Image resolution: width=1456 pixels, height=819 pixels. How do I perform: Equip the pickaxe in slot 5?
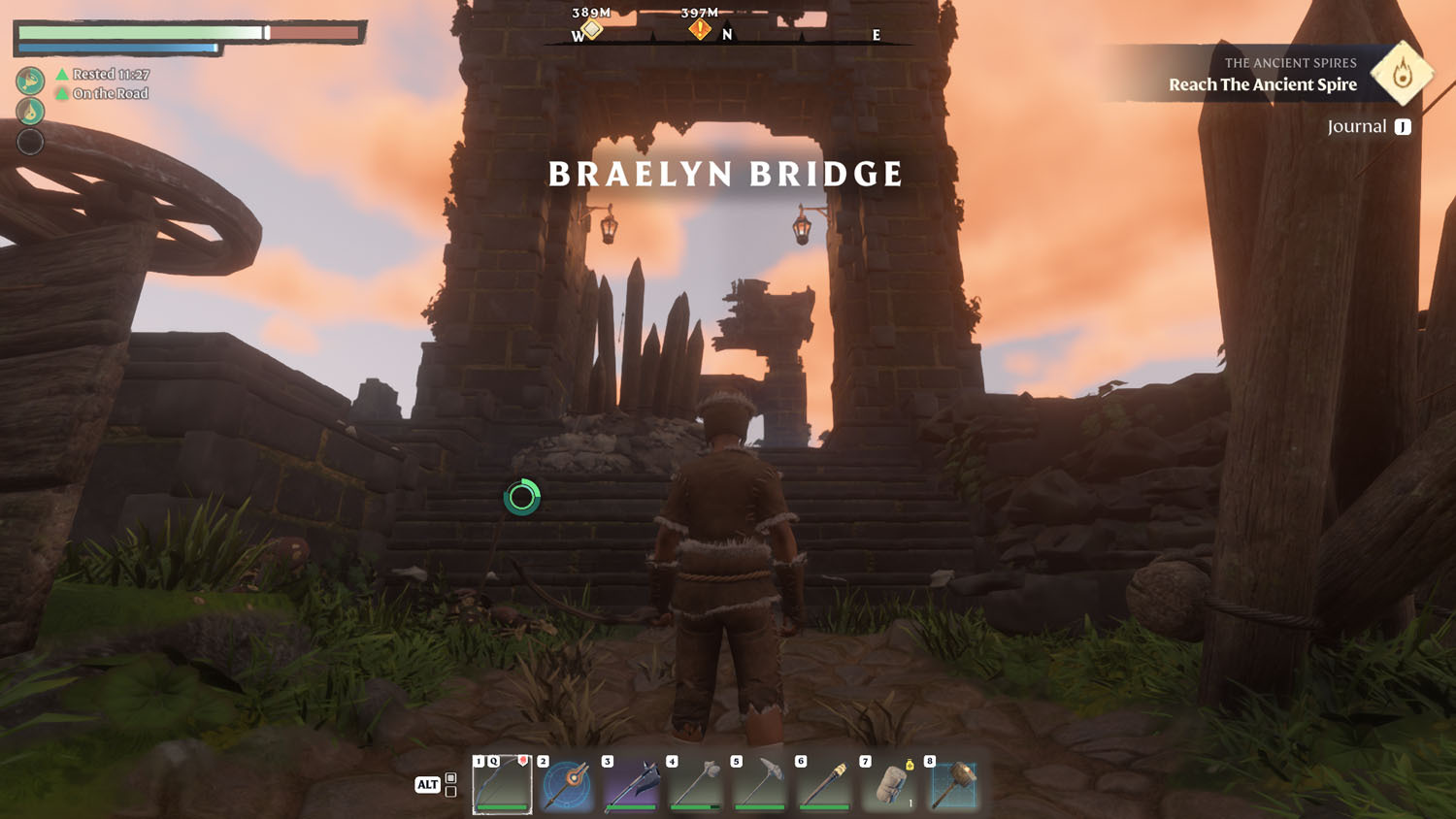click(761, 784)
